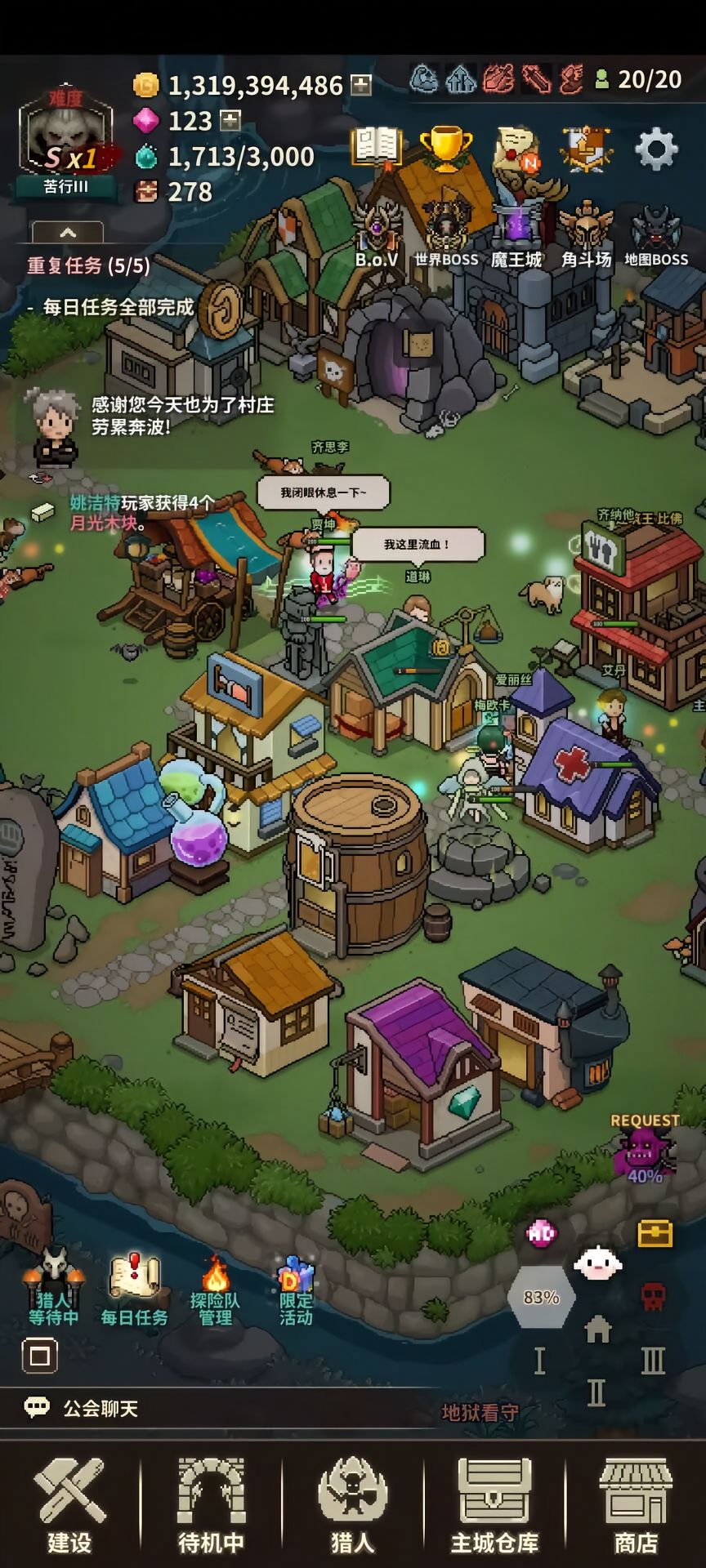Viewport: 706px width, 1568px height.
Task: Open 每日任务 daily quests
Action: point(134,1290)
